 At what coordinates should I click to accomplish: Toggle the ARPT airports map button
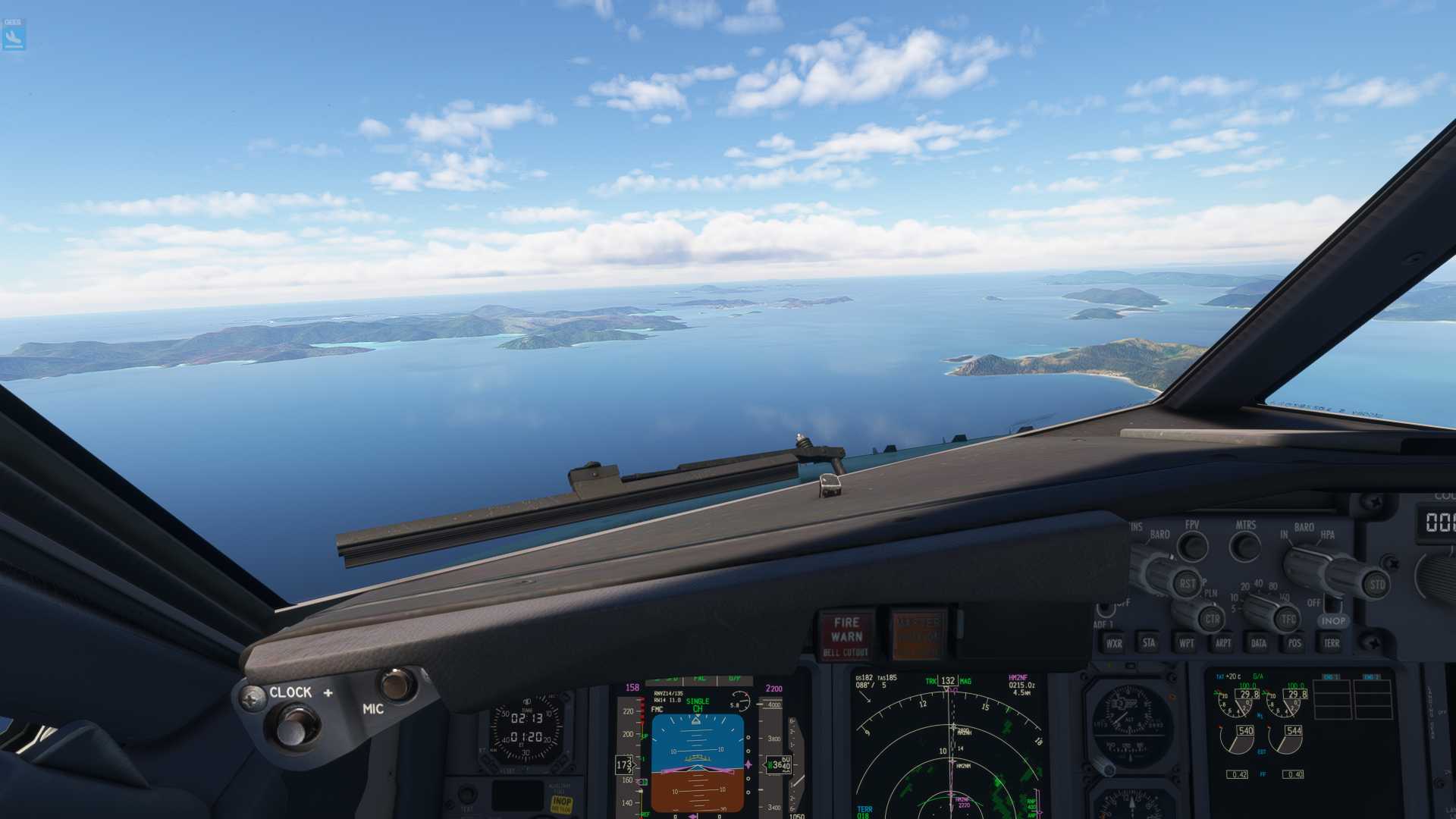pos(1222,643)
